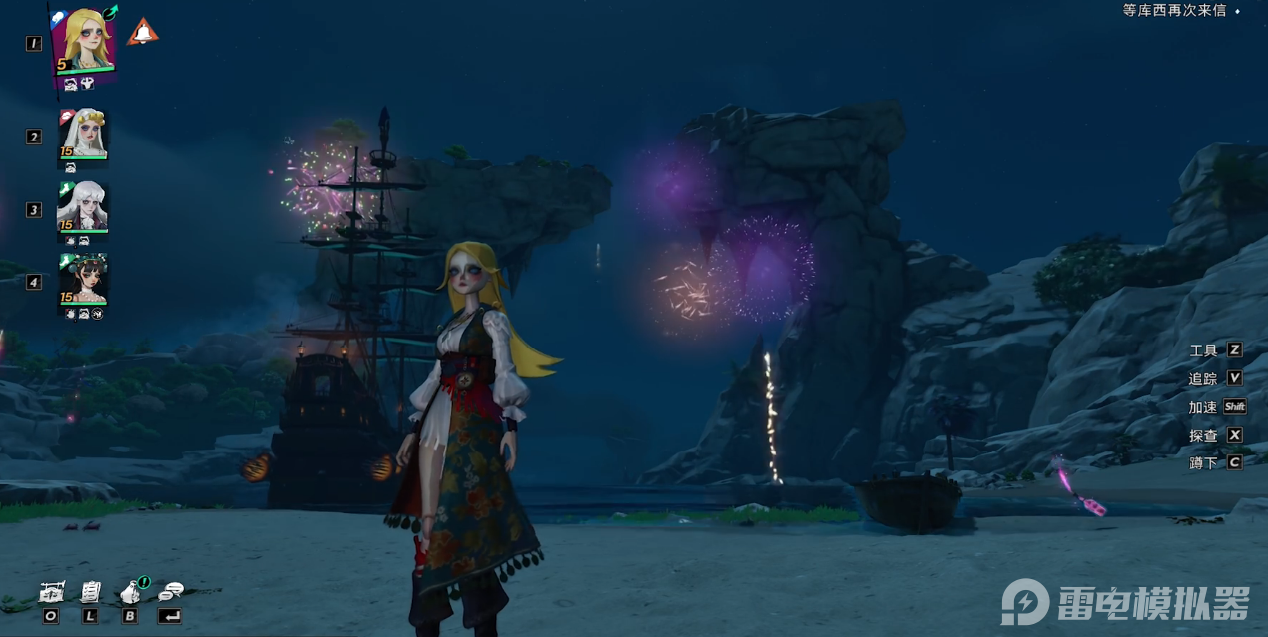Image resolution: width=1268 pixels, height=637 pixels.
Task: Open the orange bell alert icon
Action: point(142,32)
